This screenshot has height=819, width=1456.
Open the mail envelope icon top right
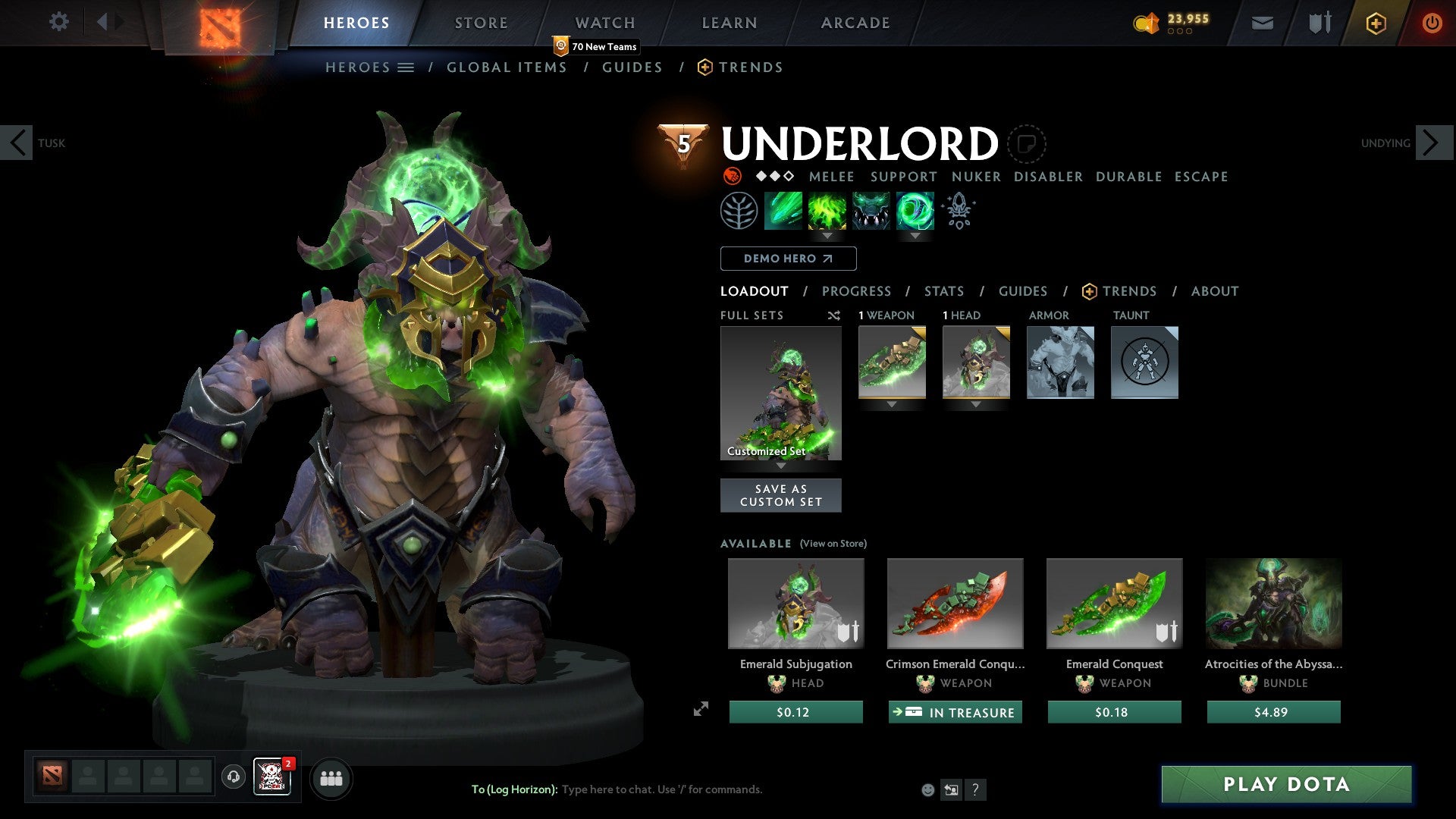coord(1261,23)
